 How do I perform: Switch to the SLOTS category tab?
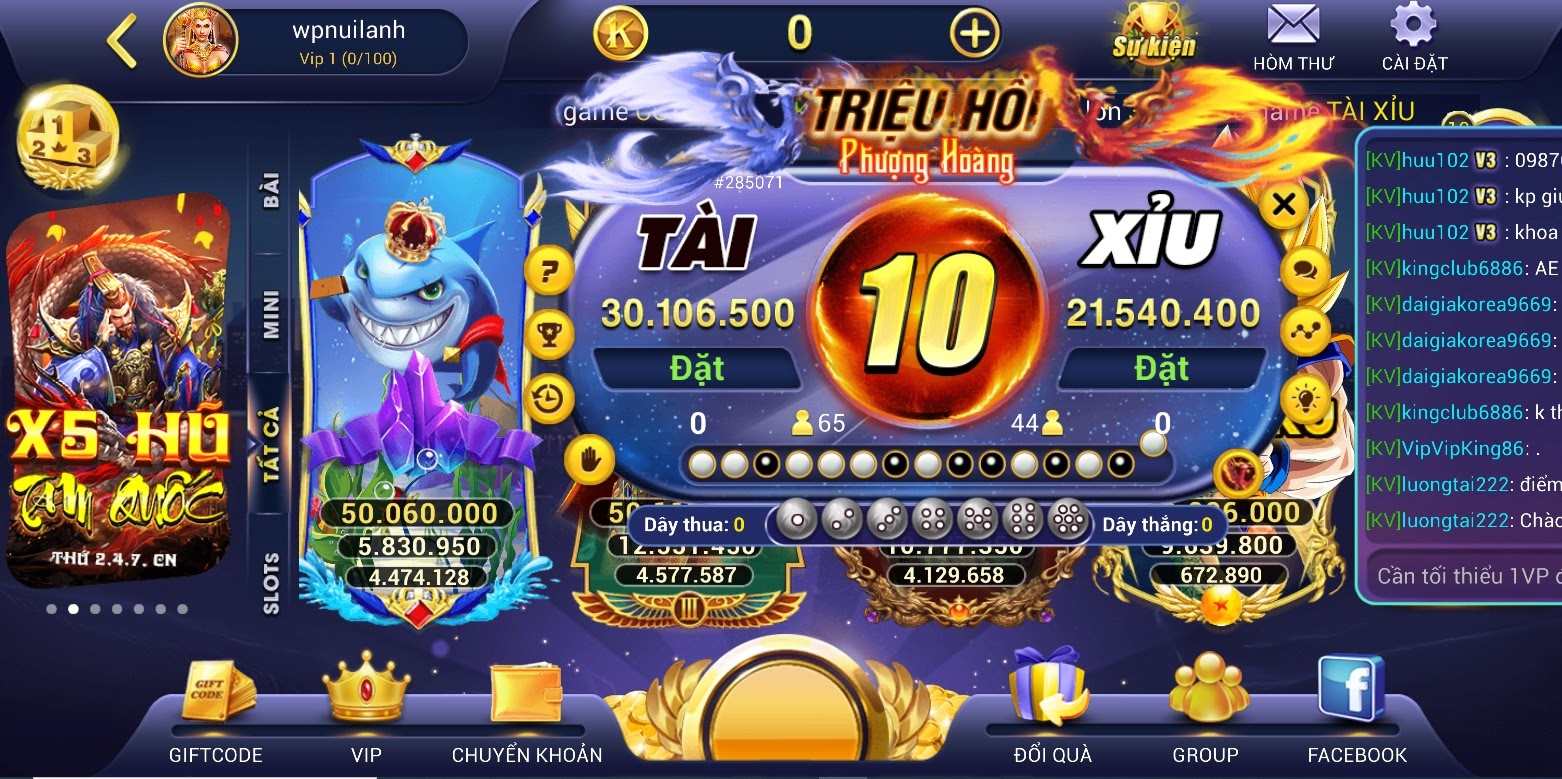tap(270, 583)
